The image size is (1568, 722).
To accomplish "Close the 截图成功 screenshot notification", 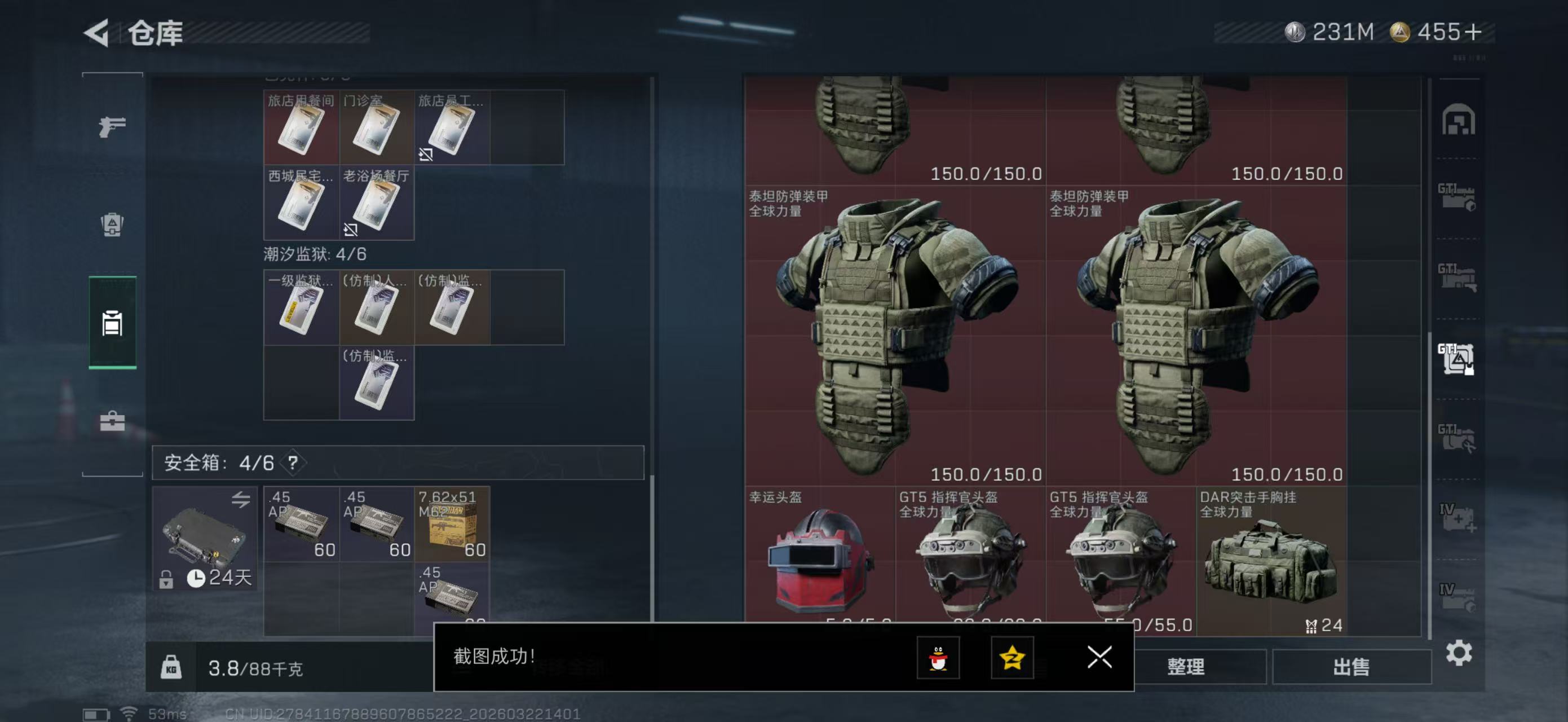I will (x=1099, y=657).
